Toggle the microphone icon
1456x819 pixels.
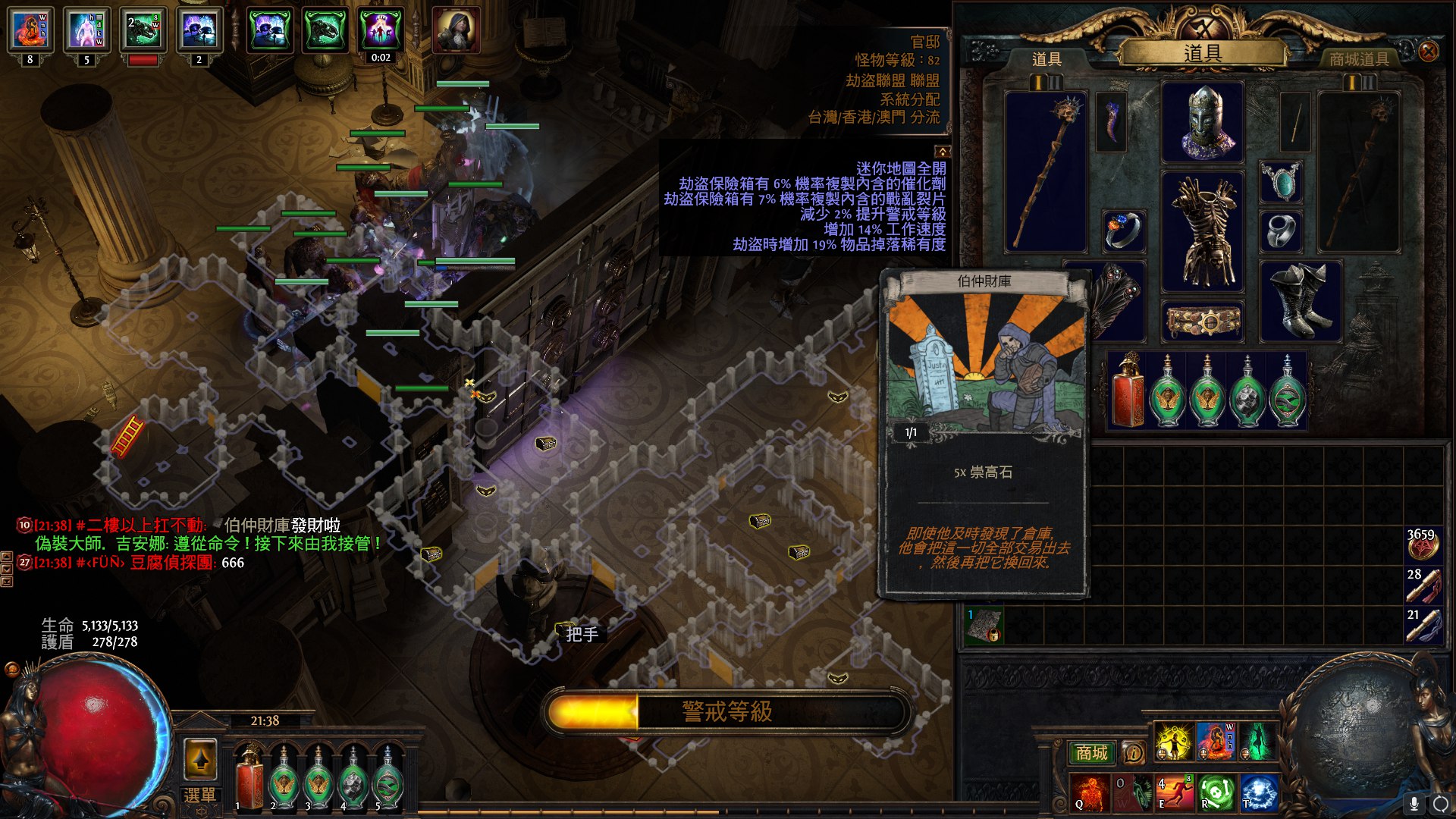[1414, 803]
